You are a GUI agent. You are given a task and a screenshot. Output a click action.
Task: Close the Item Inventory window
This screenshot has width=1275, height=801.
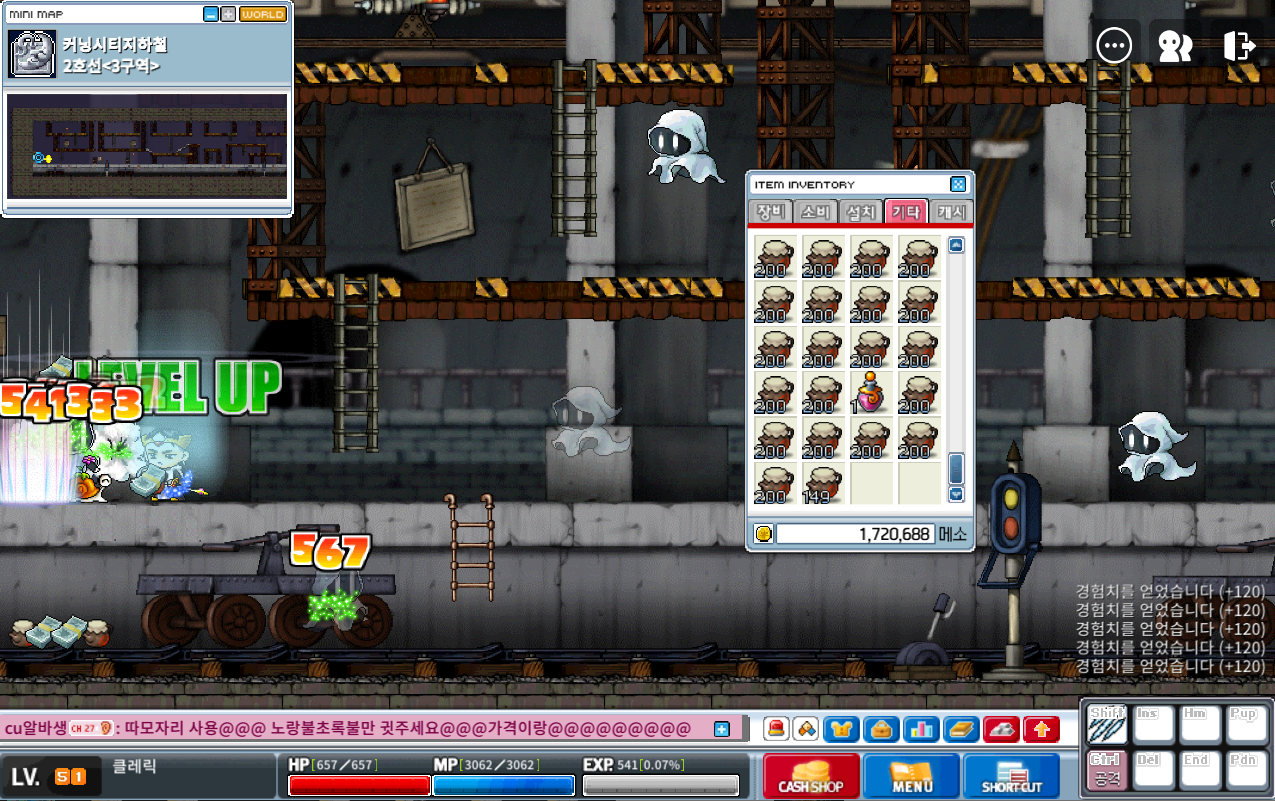(x=957, y=185)
